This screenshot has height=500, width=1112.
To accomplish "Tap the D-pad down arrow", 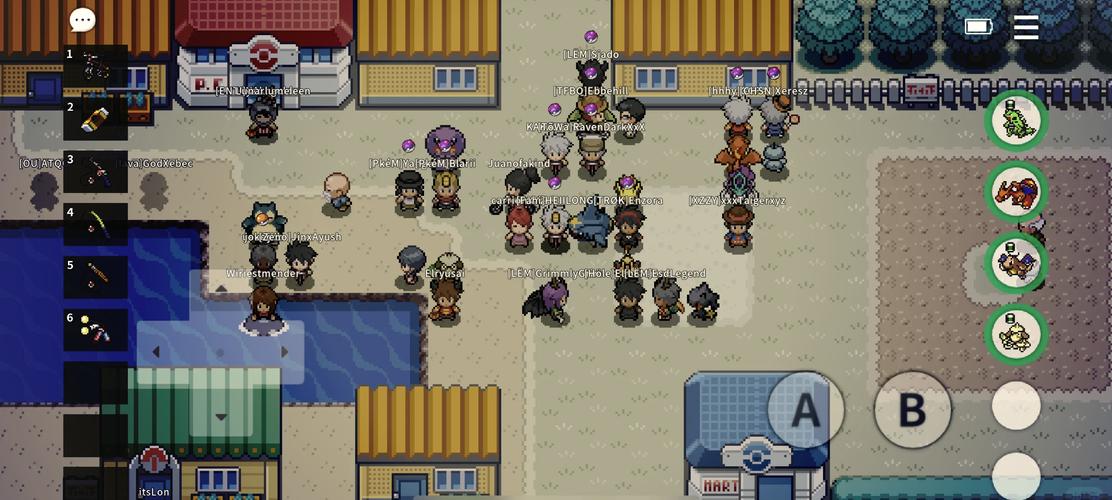I will pyautogui.click(x=221, y=416).
